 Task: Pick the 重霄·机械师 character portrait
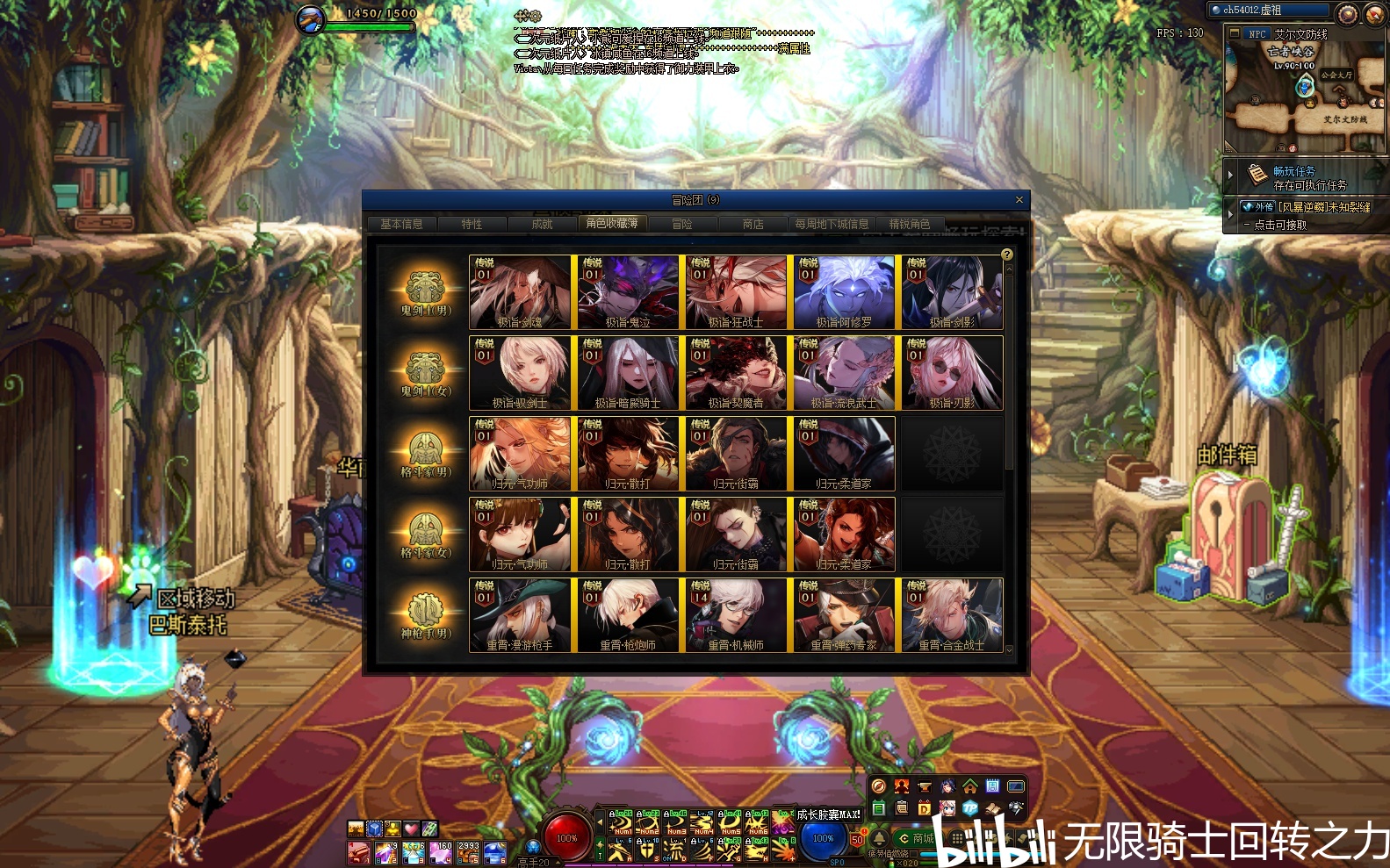coord(736,615)
